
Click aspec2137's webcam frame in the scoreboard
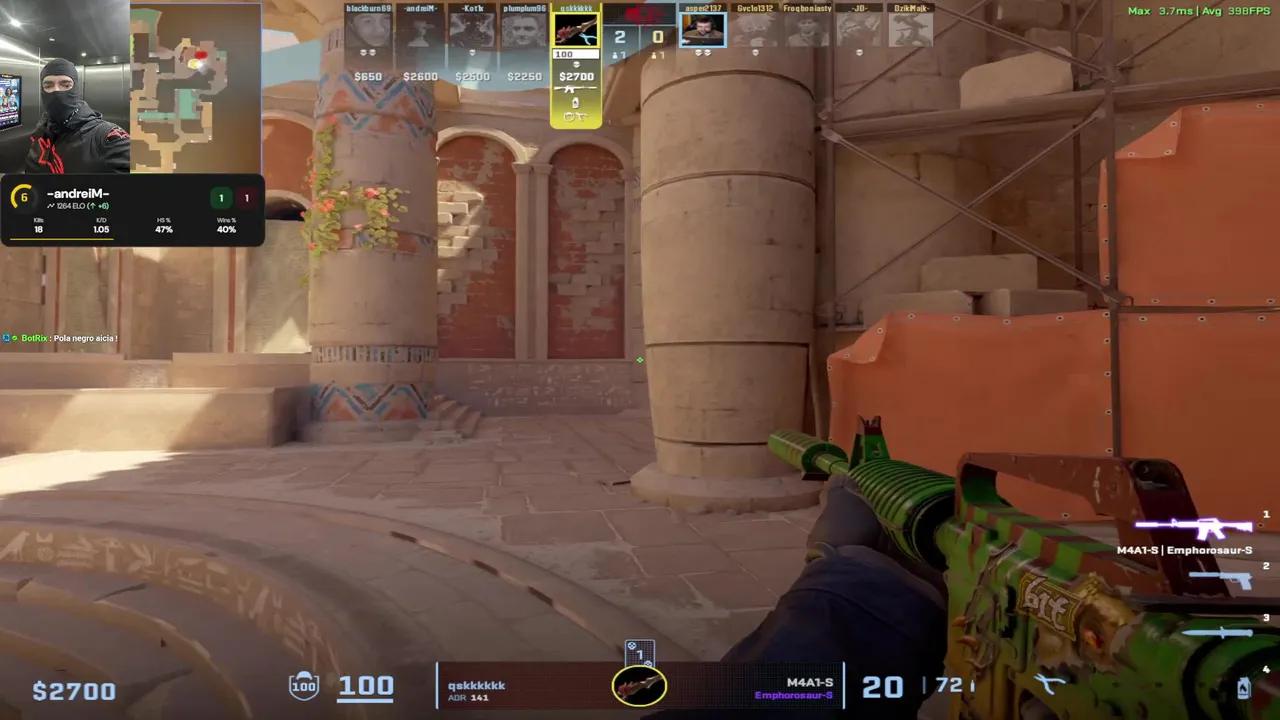click(x=703, y=28)
